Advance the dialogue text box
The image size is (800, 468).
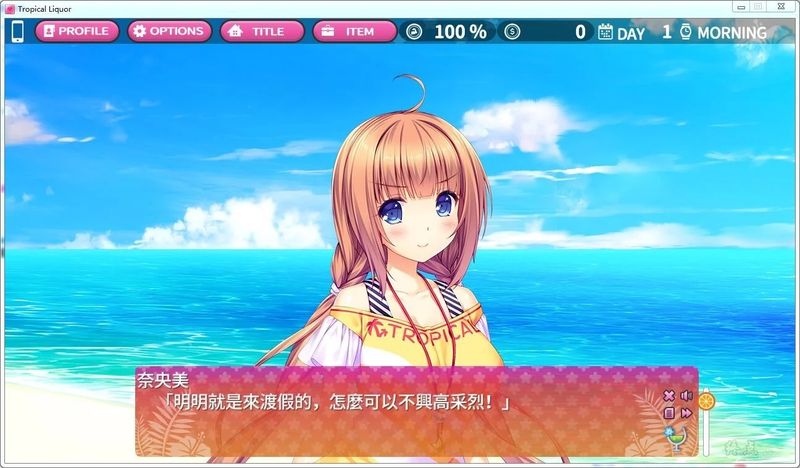[x=400, y=420]
